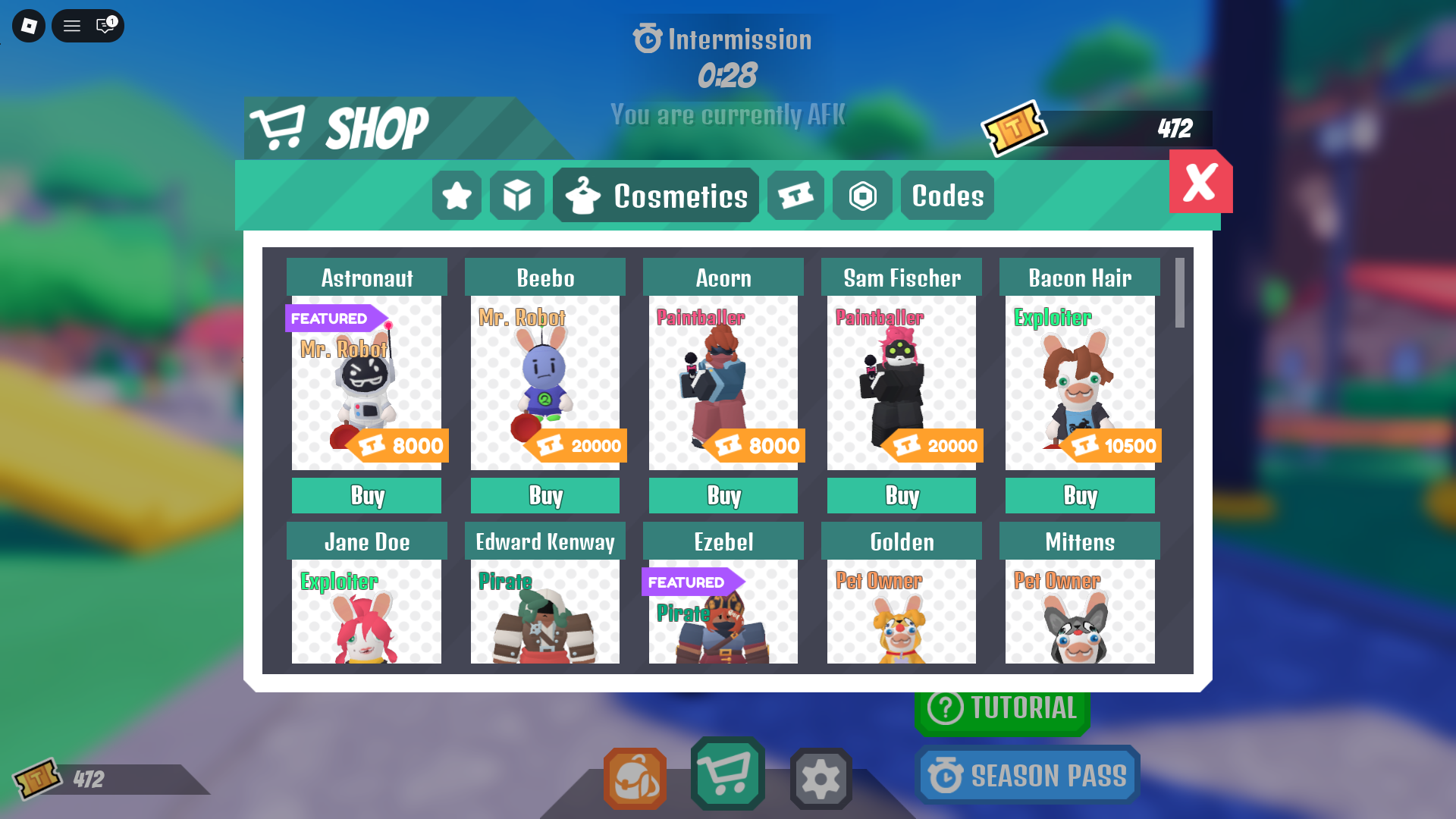Select the Cosmetics tab
Screen dimensions: 1456x819
[x=655, y=195]
